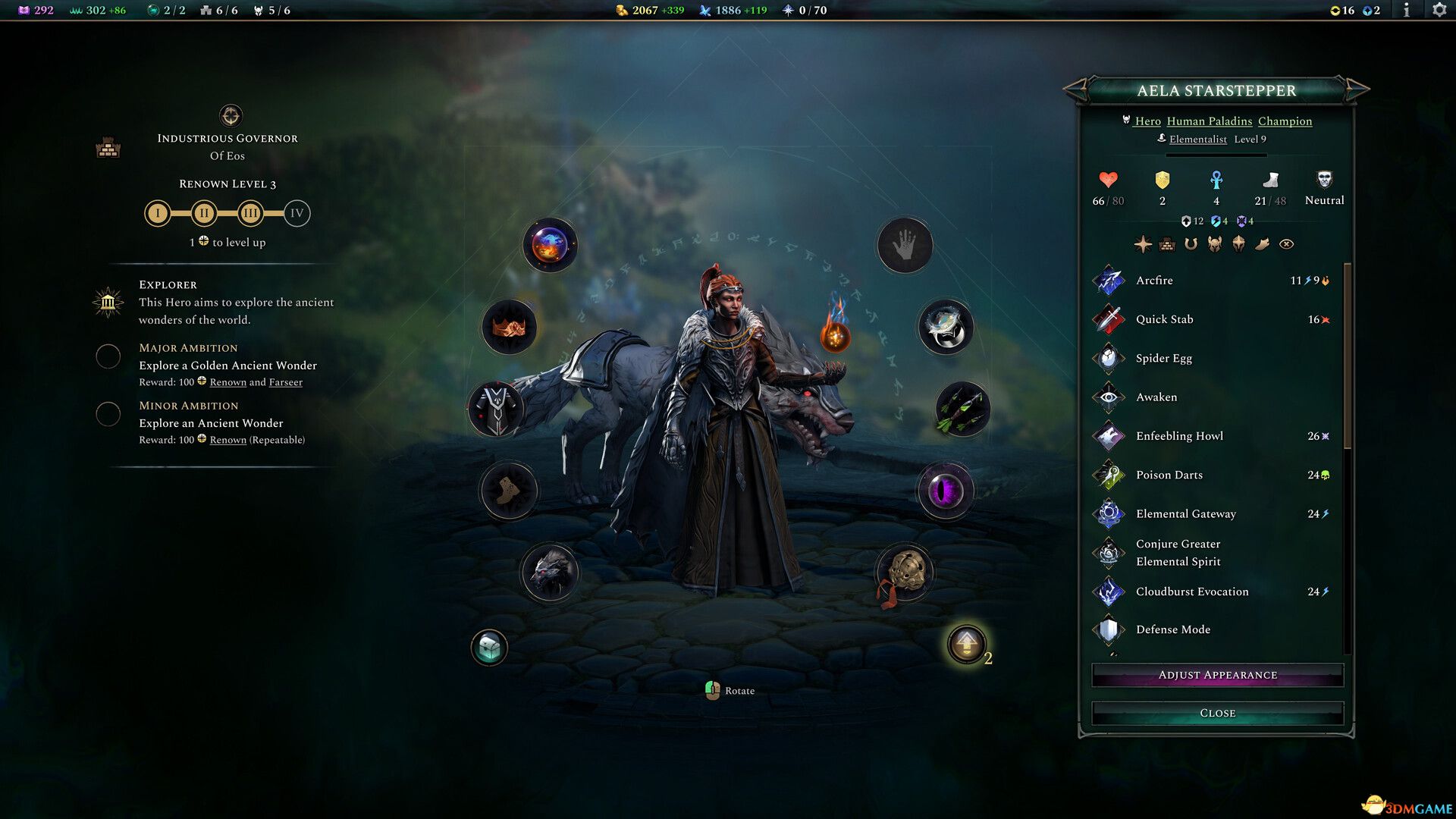Click the boots equipment slot
1456x819 pixels.
coord(510,491)
